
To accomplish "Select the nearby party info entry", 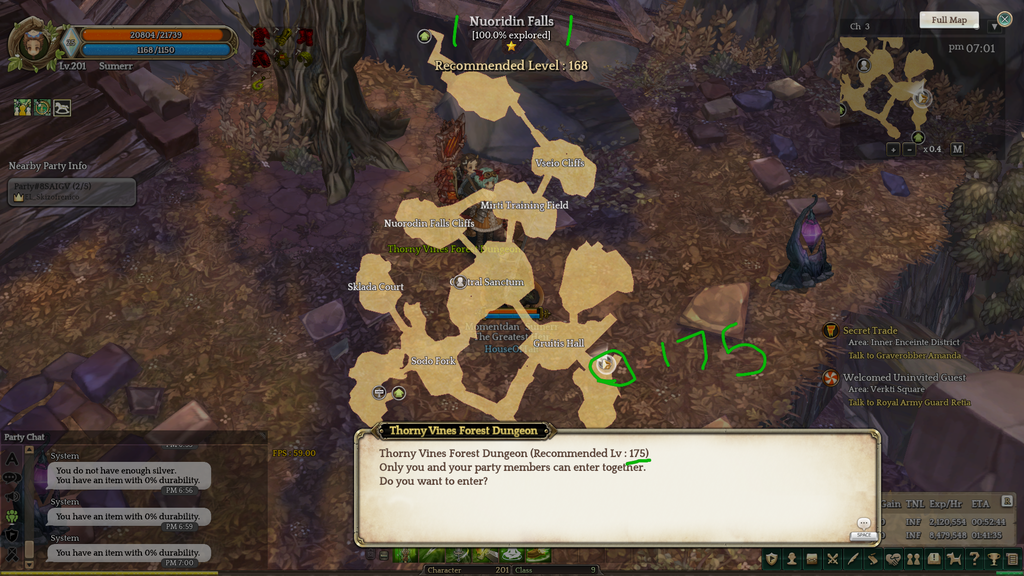I will (x=71, y=191).
